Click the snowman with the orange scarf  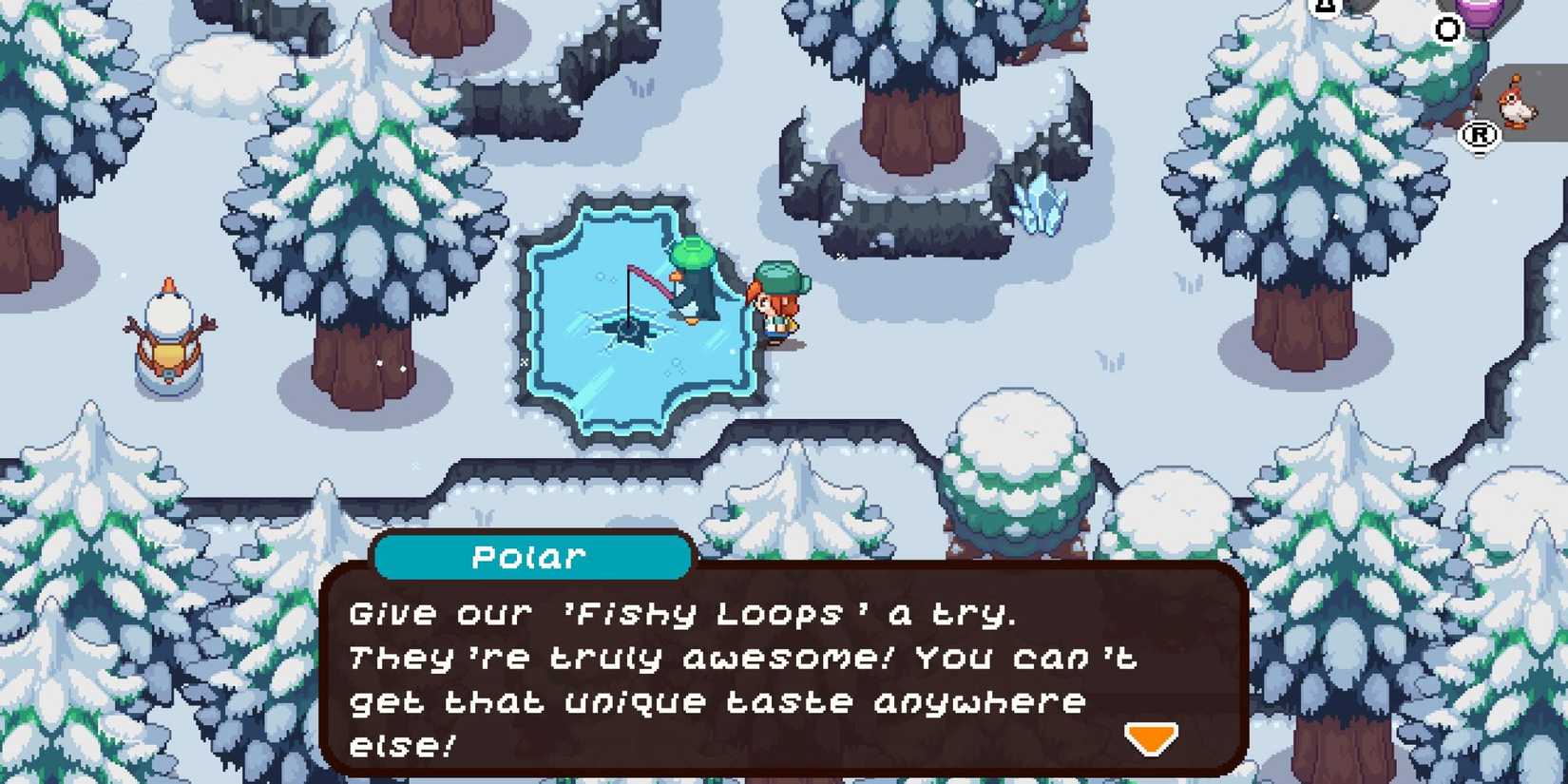[x=171, y=337]
